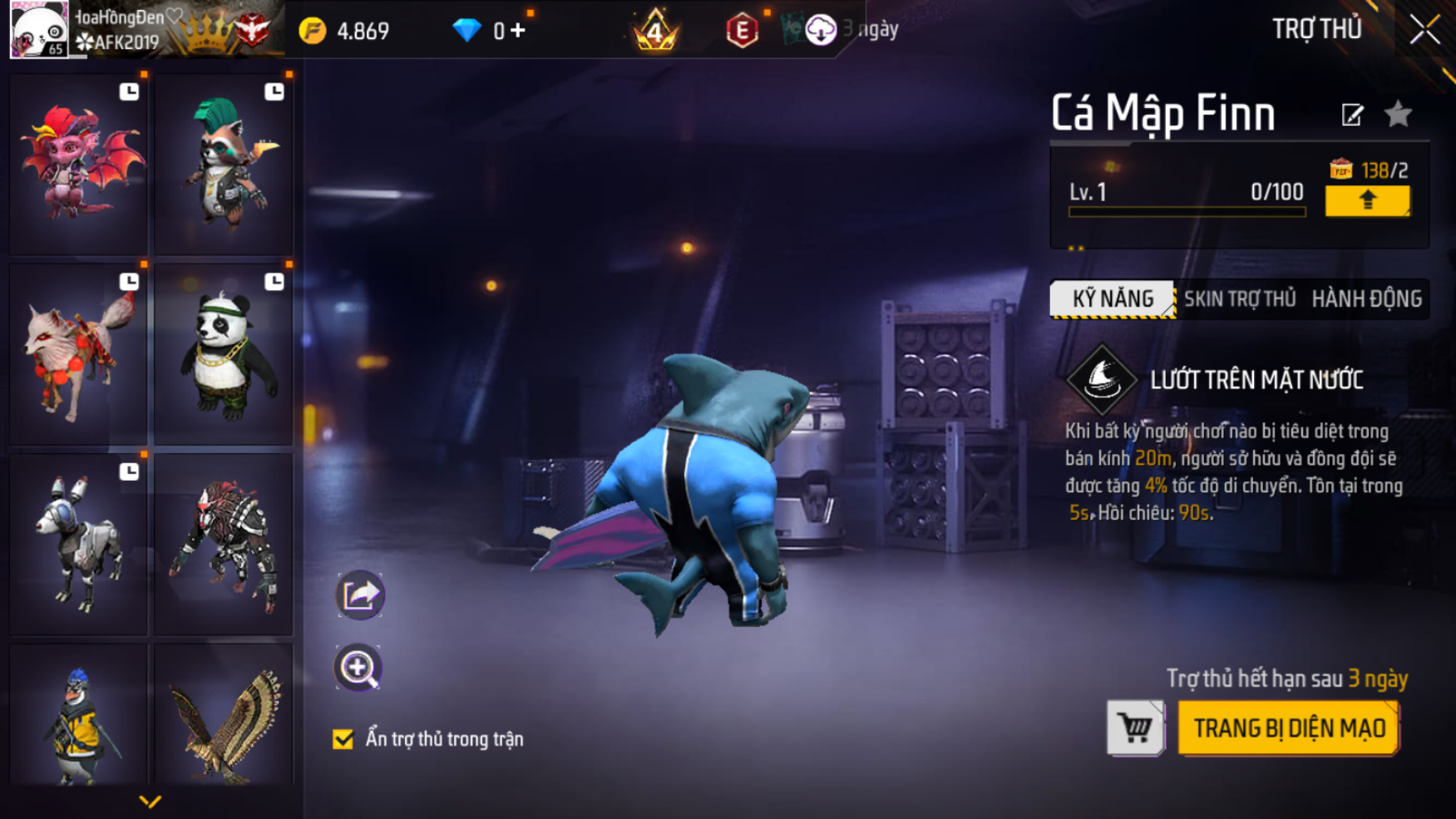The width and height of the screenshot is (1456, 819).
Task: Switch to the SKIN TRỢ THỦ tab
Action: 1240,299
